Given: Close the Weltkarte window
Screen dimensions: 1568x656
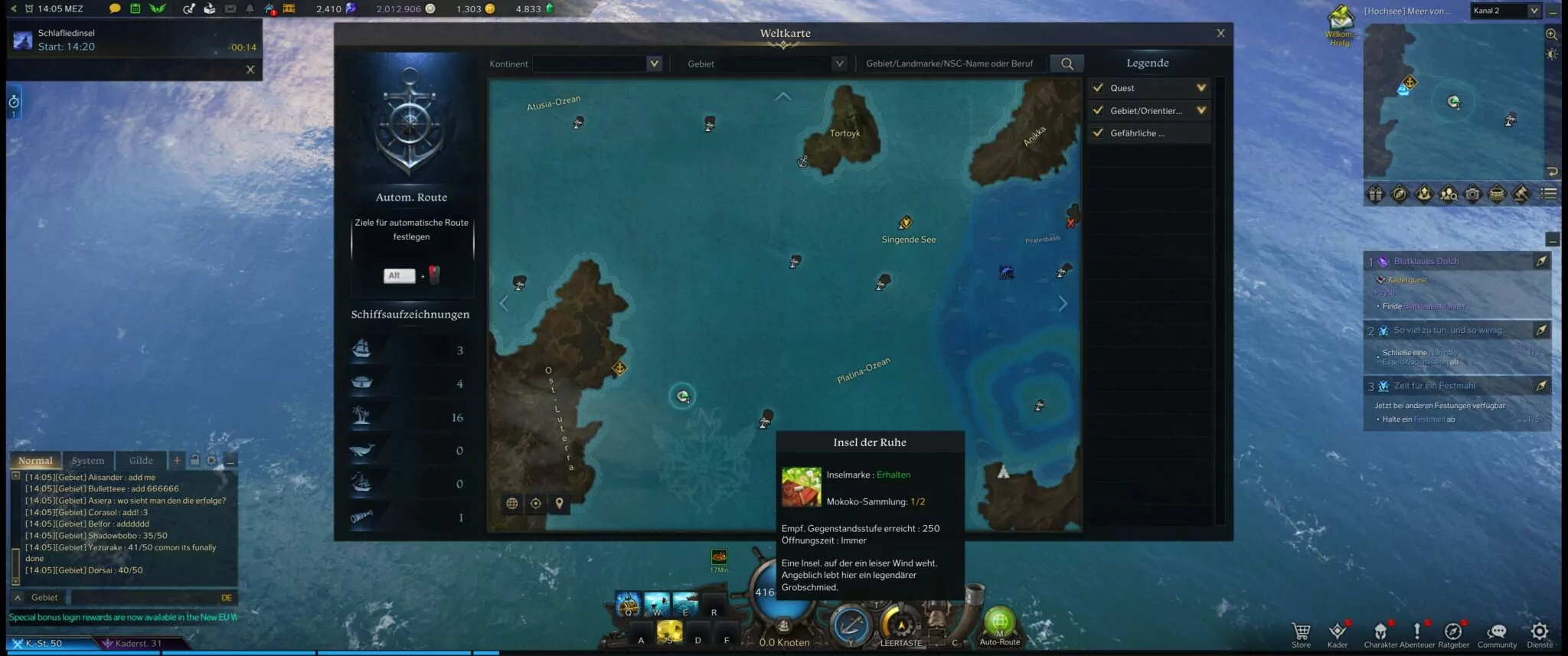Looking at the screenshot, I should point(1220,33).
